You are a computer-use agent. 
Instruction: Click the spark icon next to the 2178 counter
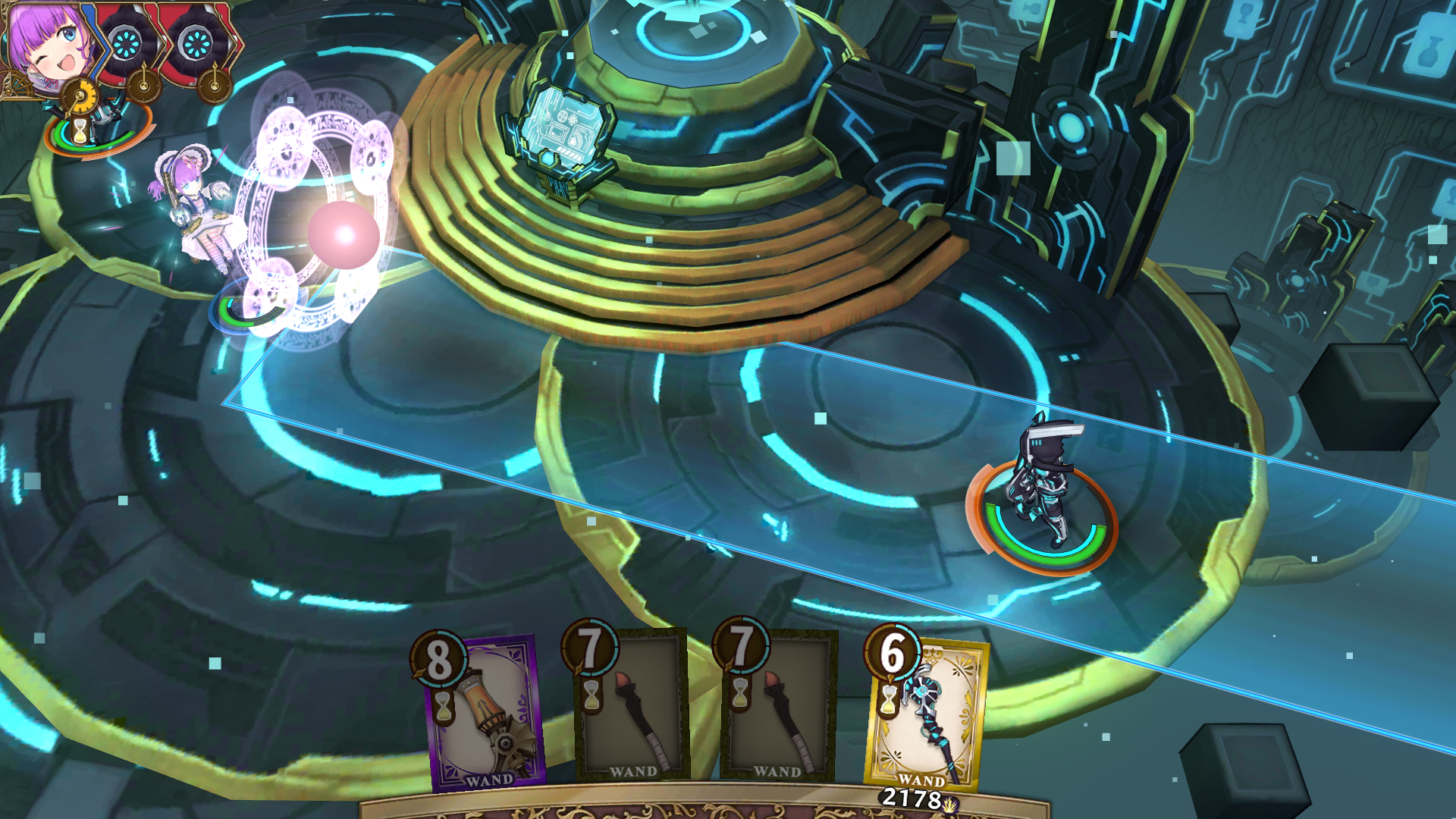[x=949, y=806]
